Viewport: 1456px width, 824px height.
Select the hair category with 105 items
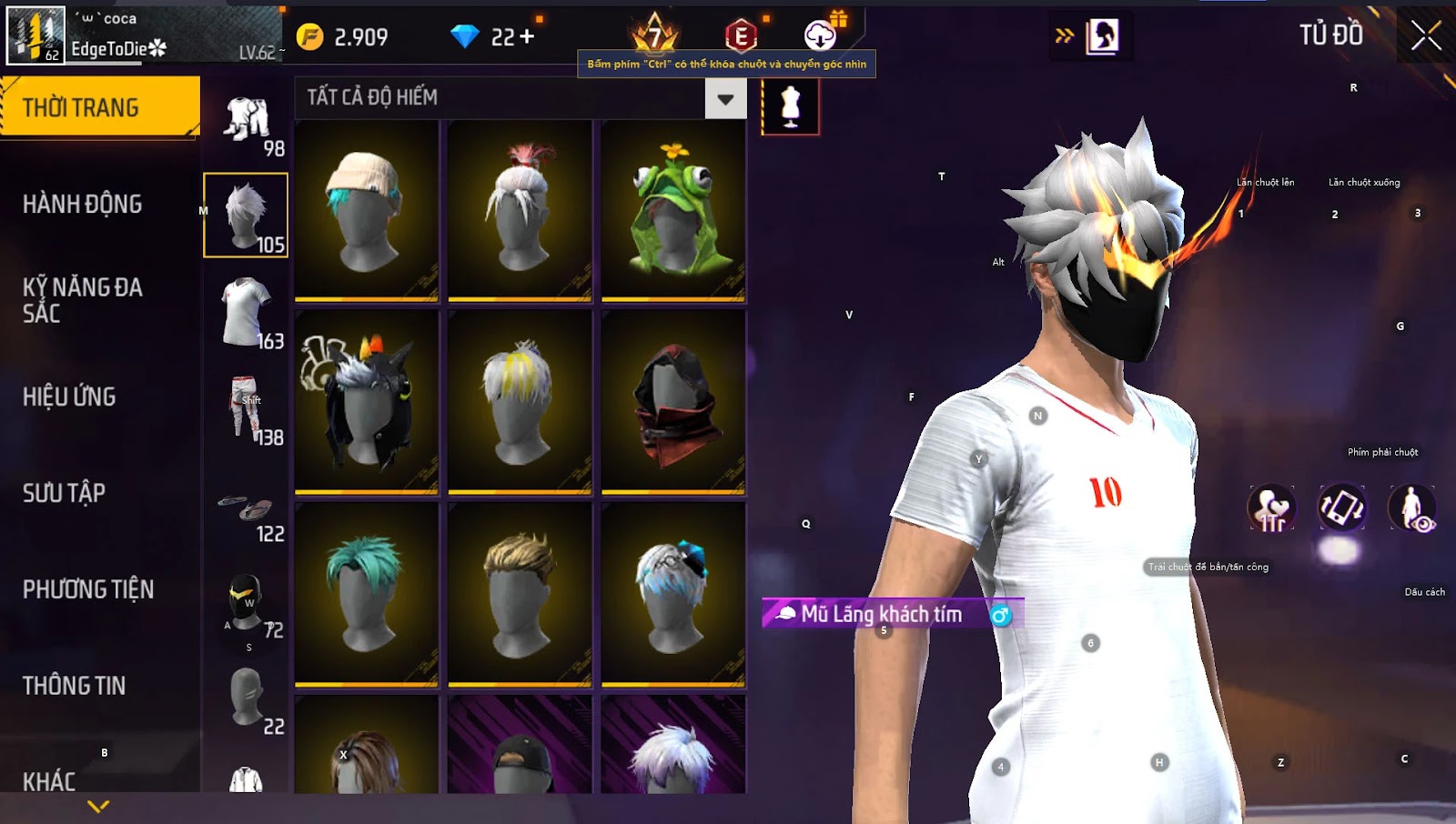(246, 216)
